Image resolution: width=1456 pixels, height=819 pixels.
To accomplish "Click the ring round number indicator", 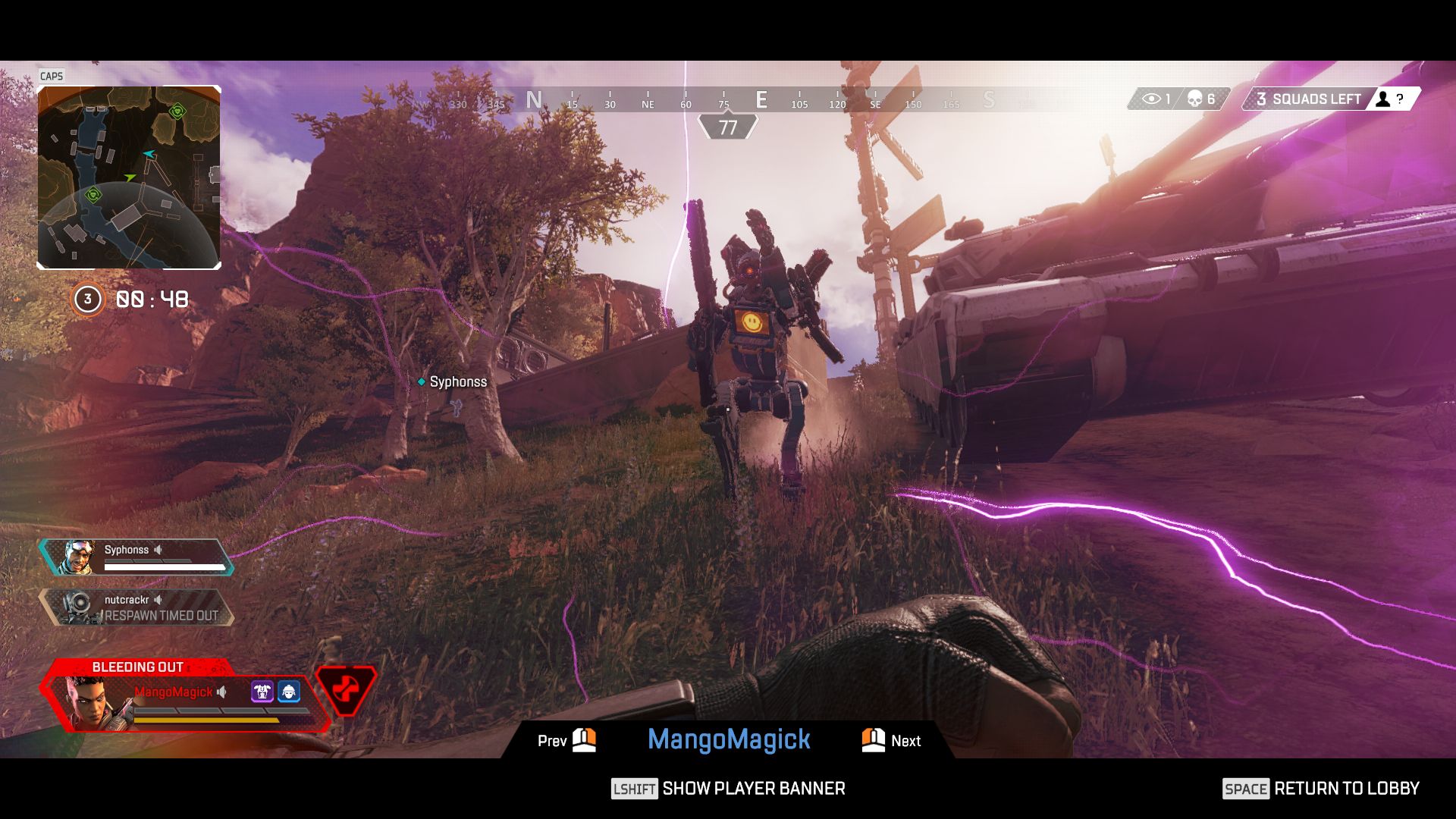I will pos(87,300).
